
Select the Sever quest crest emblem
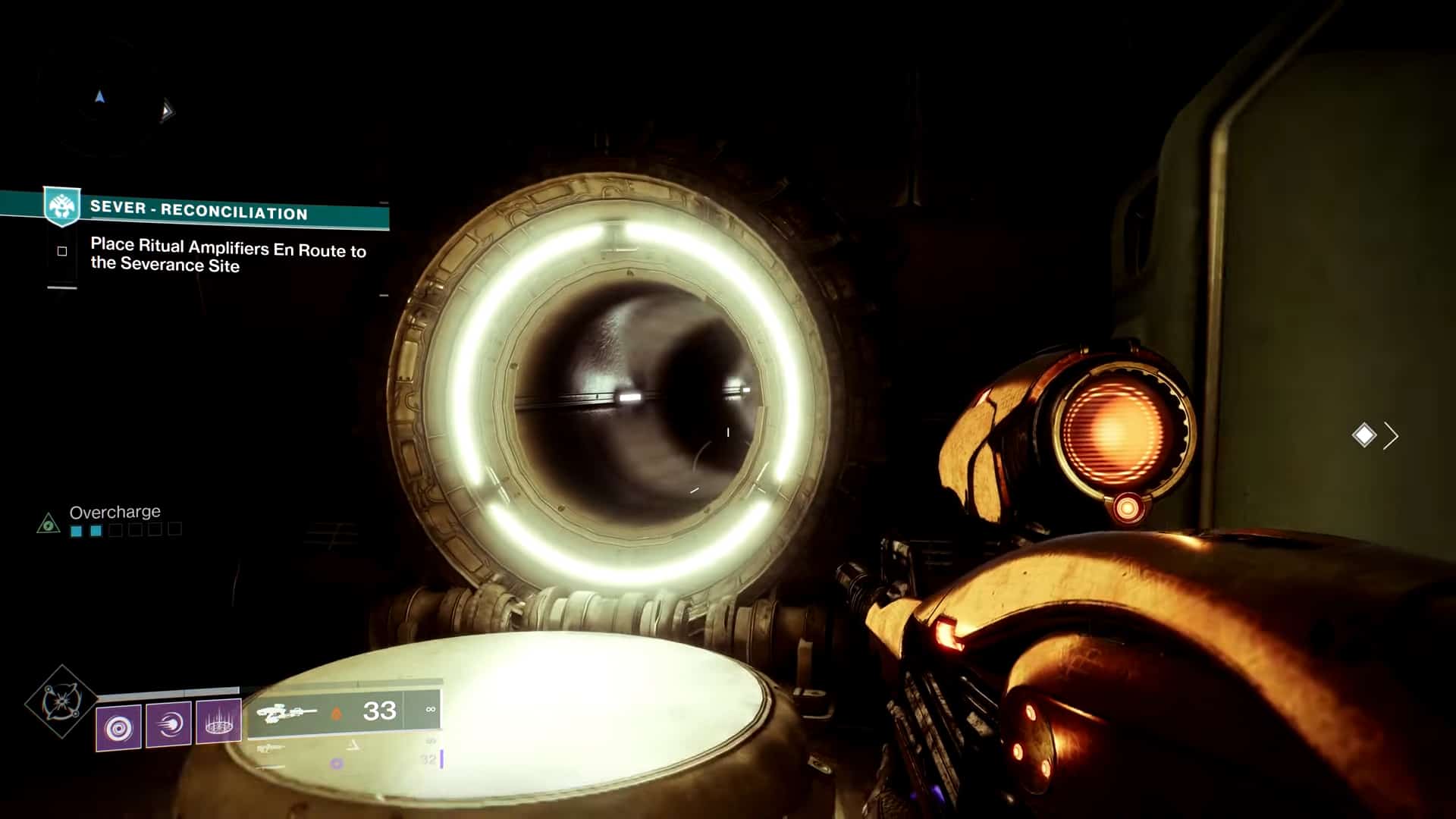click(62, 204)
